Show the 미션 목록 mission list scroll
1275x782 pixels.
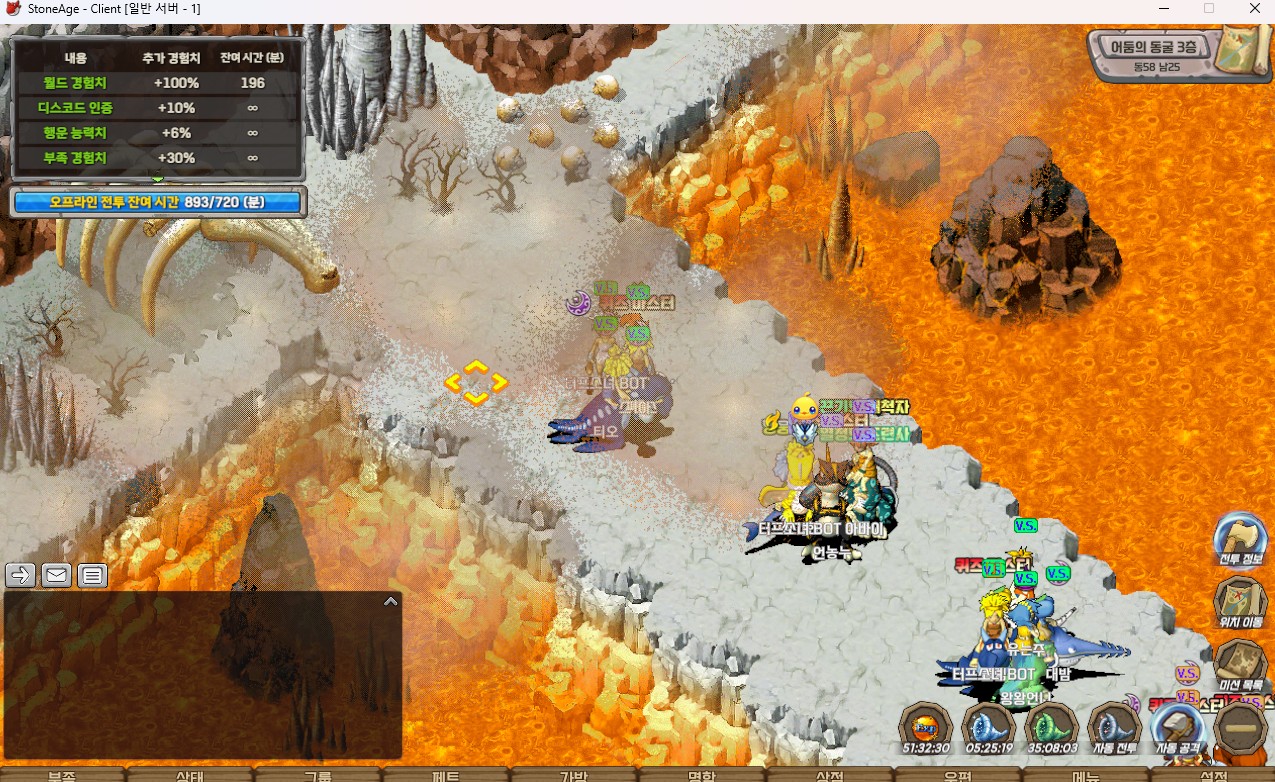pos(1241,664)
